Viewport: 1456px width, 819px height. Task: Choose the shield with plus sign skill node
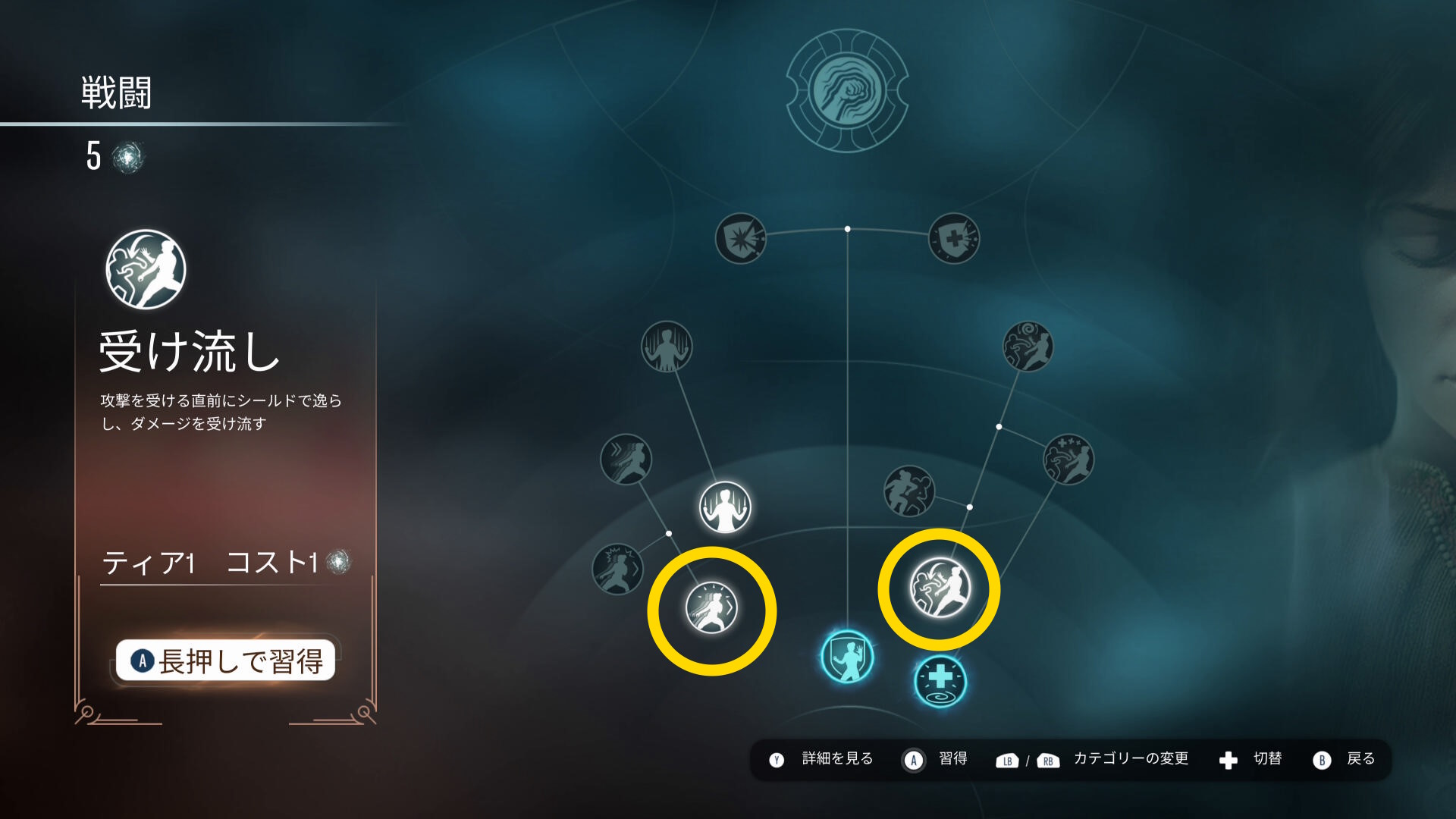click(x=954, y=239)
